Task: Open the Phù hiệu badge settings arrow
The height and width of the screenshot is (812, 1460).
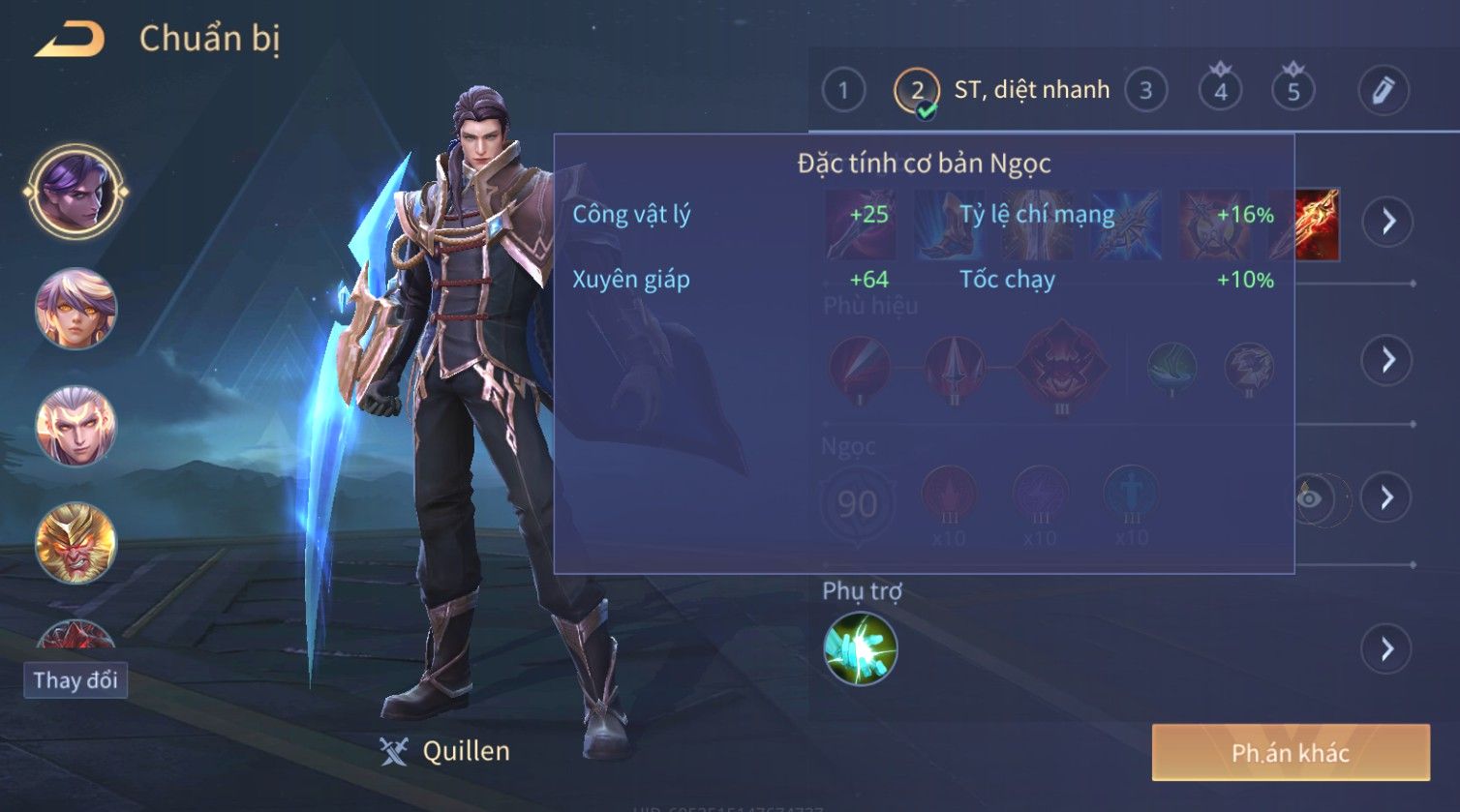Action: tap(1388, 360)
